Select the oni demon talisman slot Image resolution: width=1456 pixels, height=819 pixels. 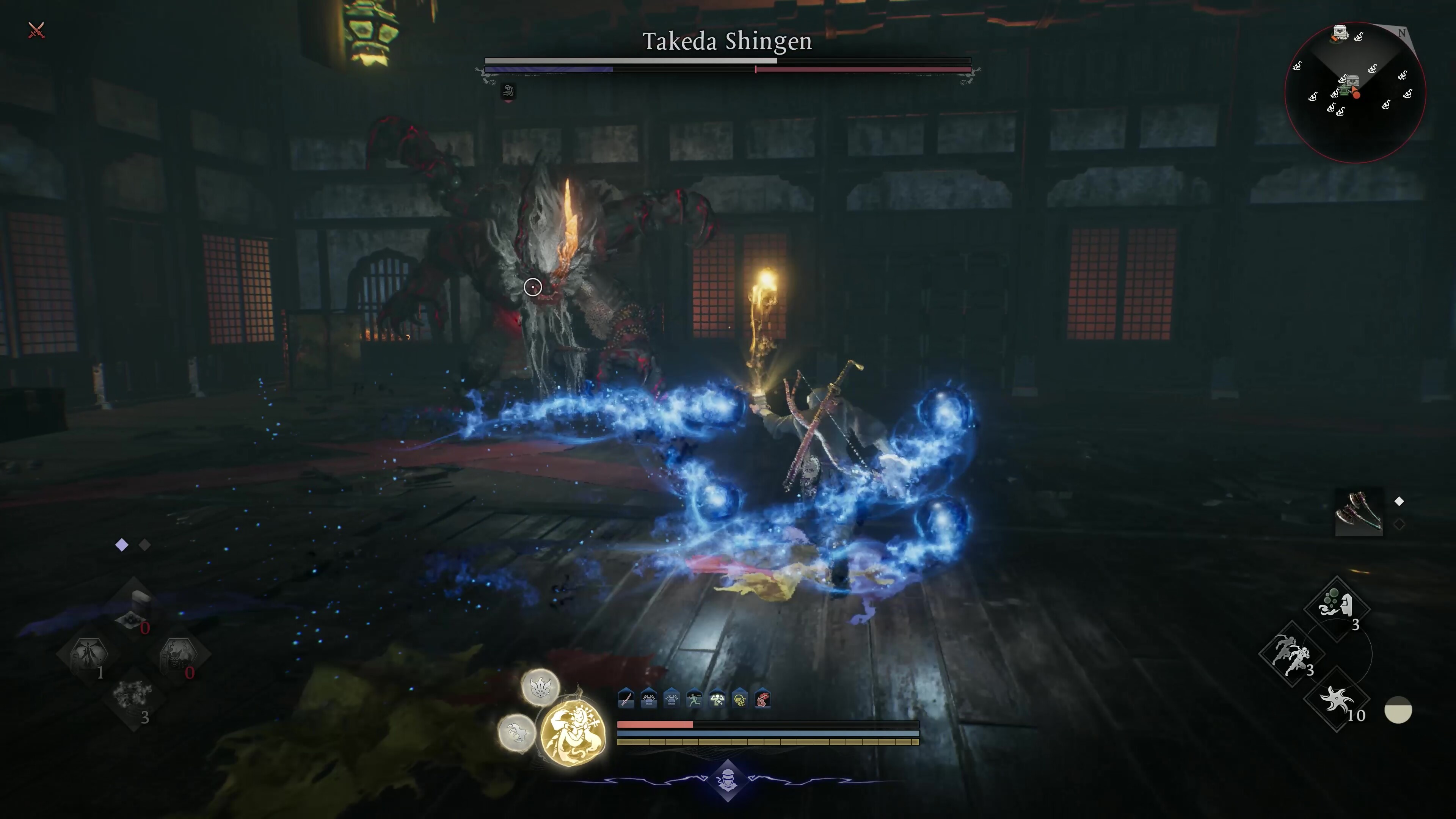[x=178, y=654]
